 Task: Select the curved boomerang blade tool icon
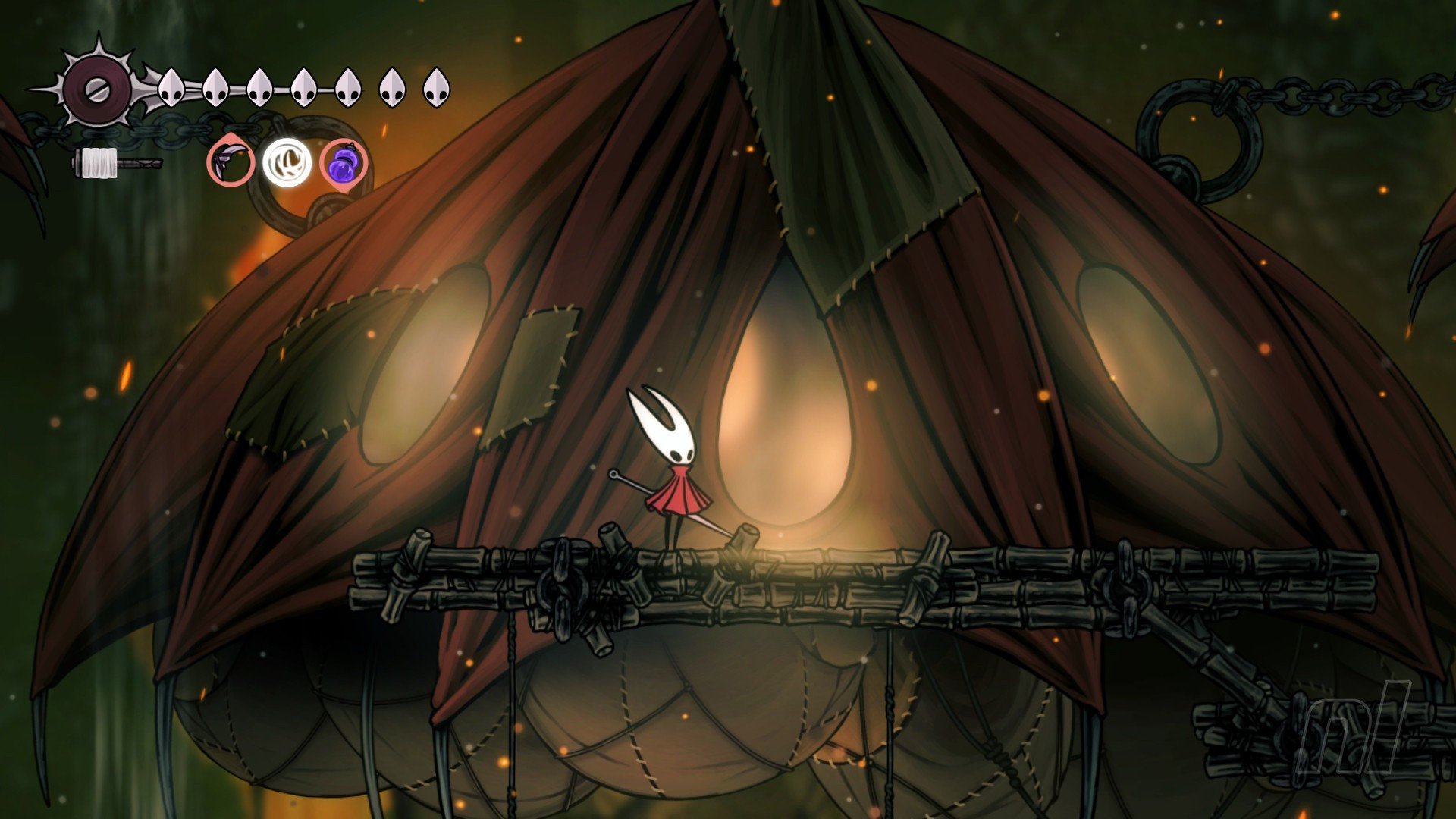click(231, 162)
